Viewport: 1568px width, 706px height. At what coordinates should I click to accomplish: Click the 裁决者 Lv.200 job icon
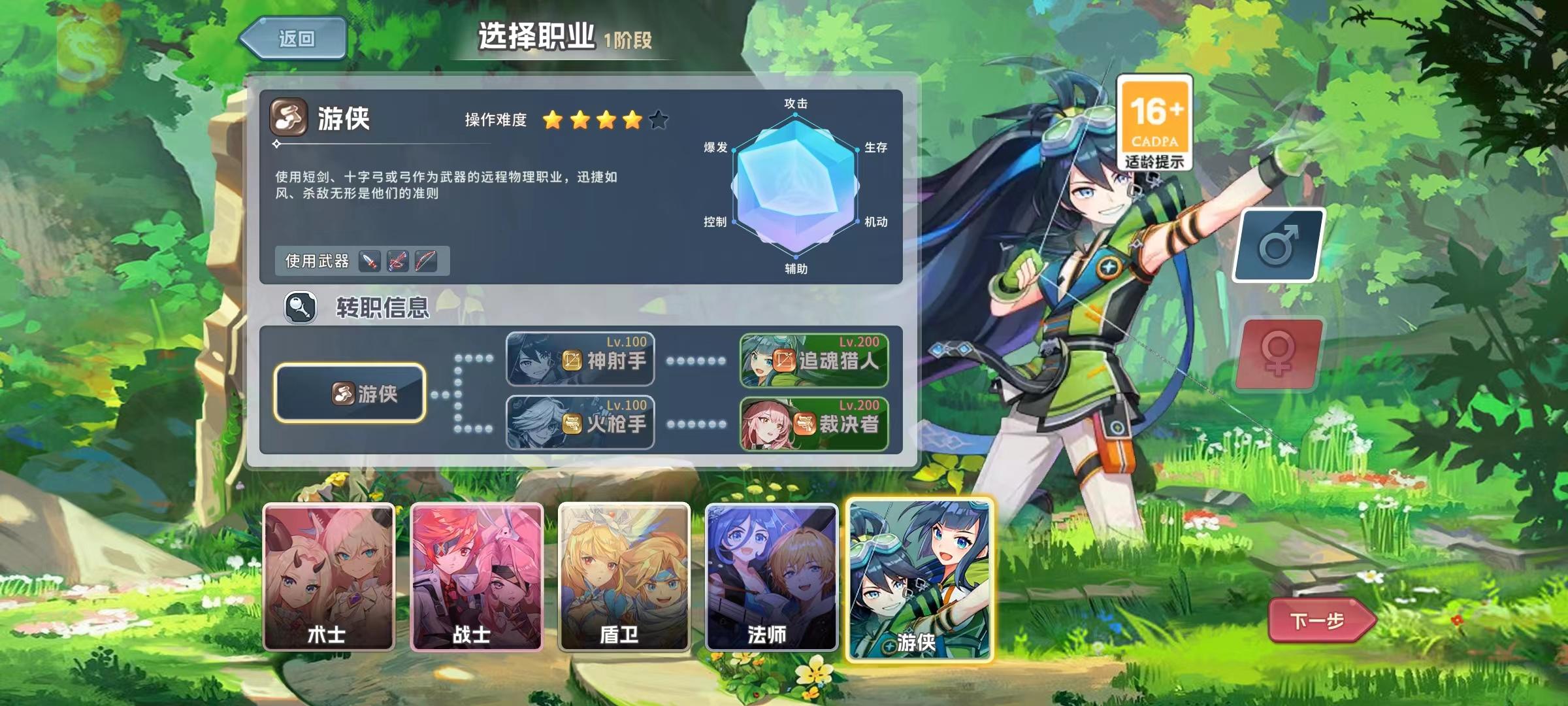click(814, 422)
